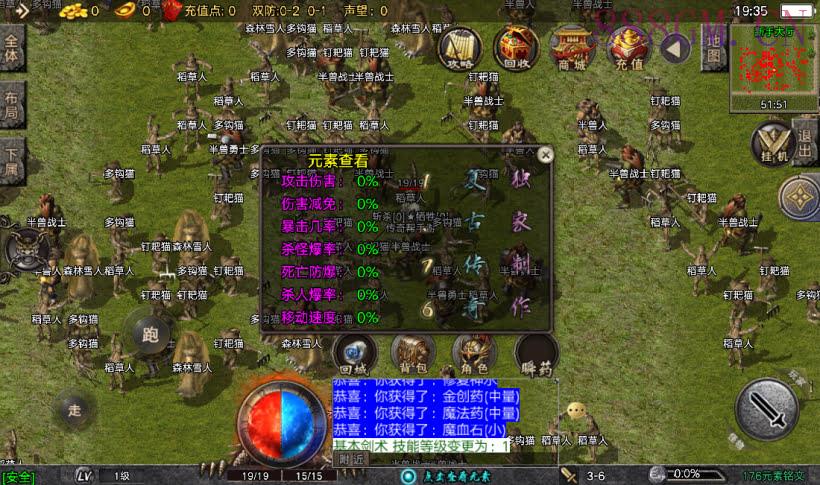
Task: Select the 全体 tab
Action: [12, 48]
